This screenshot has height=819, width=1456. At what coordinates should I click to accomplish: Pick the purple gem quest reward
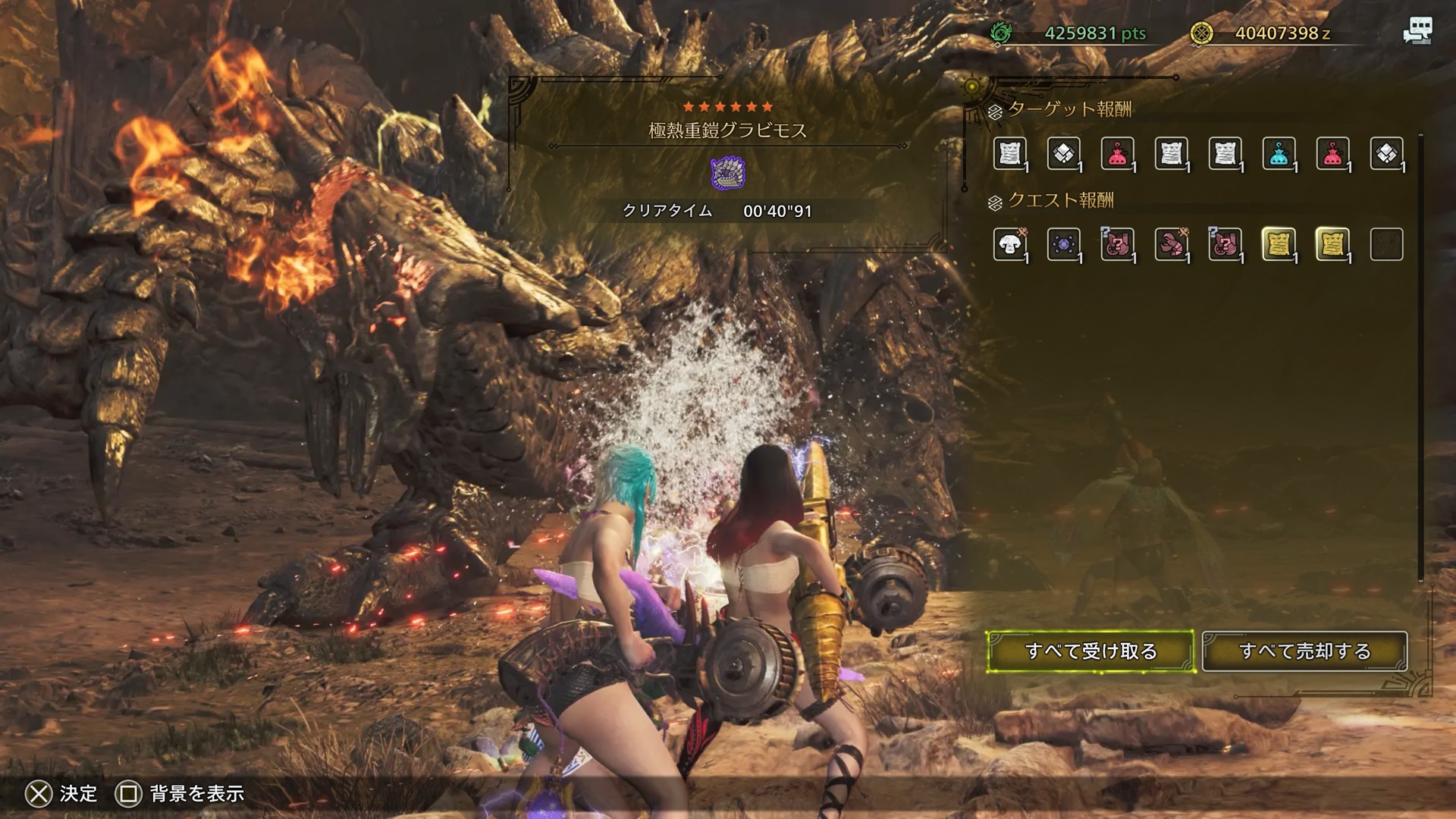tap(1063, 244)
